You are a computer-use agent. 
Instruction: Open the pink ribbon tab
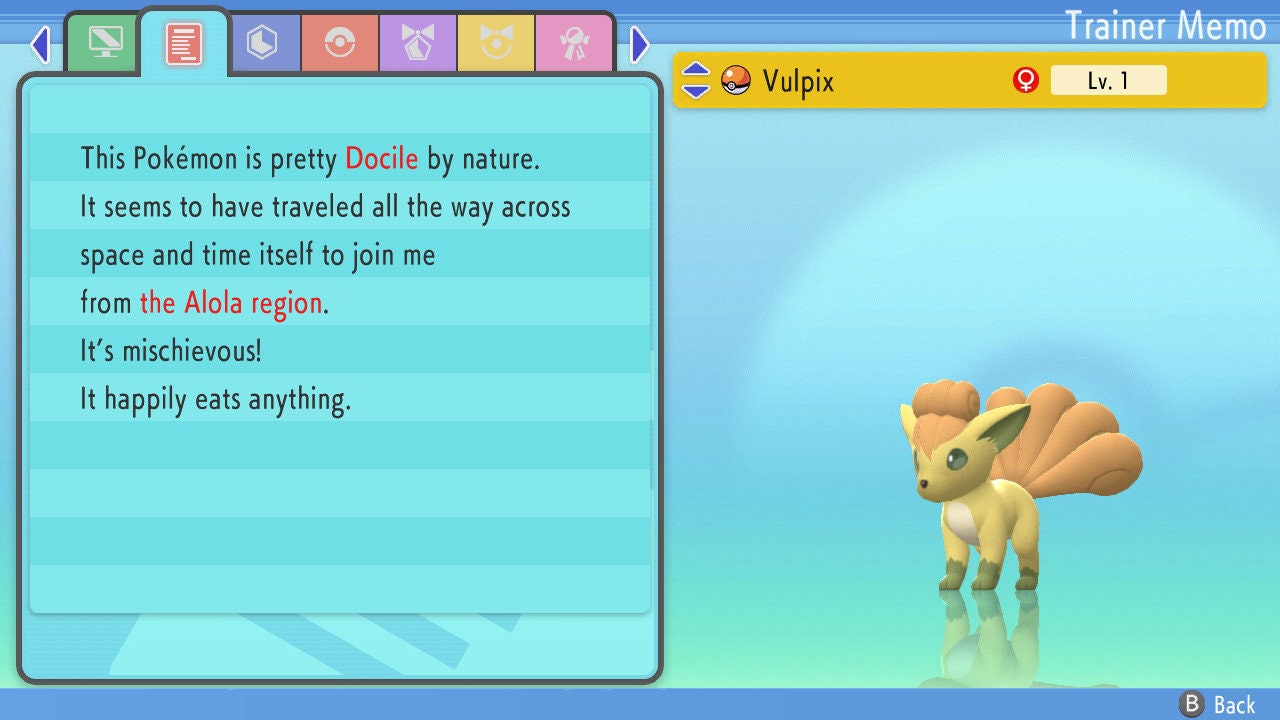pyautogui.click(x=574, y=44)
